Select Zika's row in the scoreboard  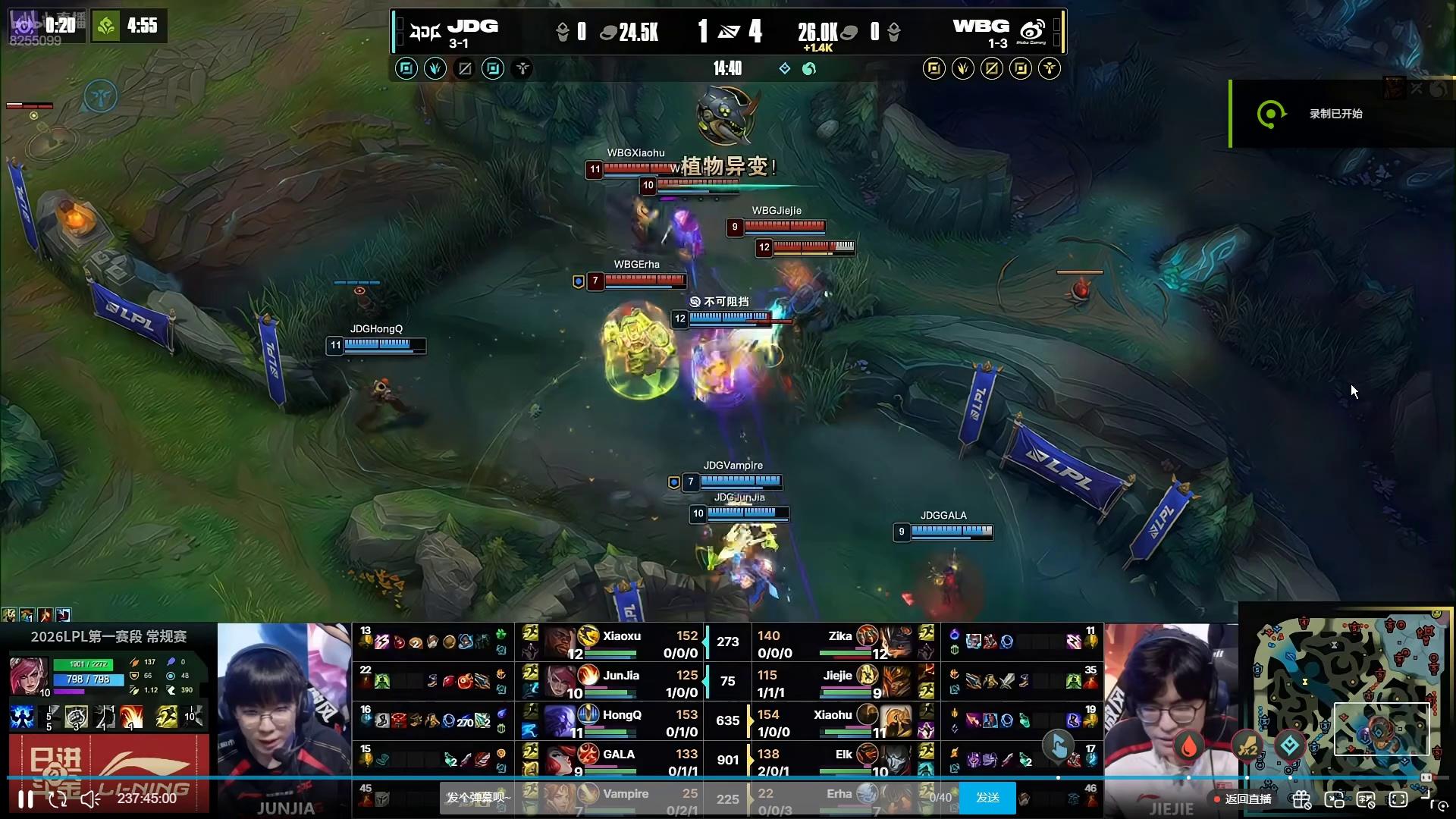[x=842, y=643]
